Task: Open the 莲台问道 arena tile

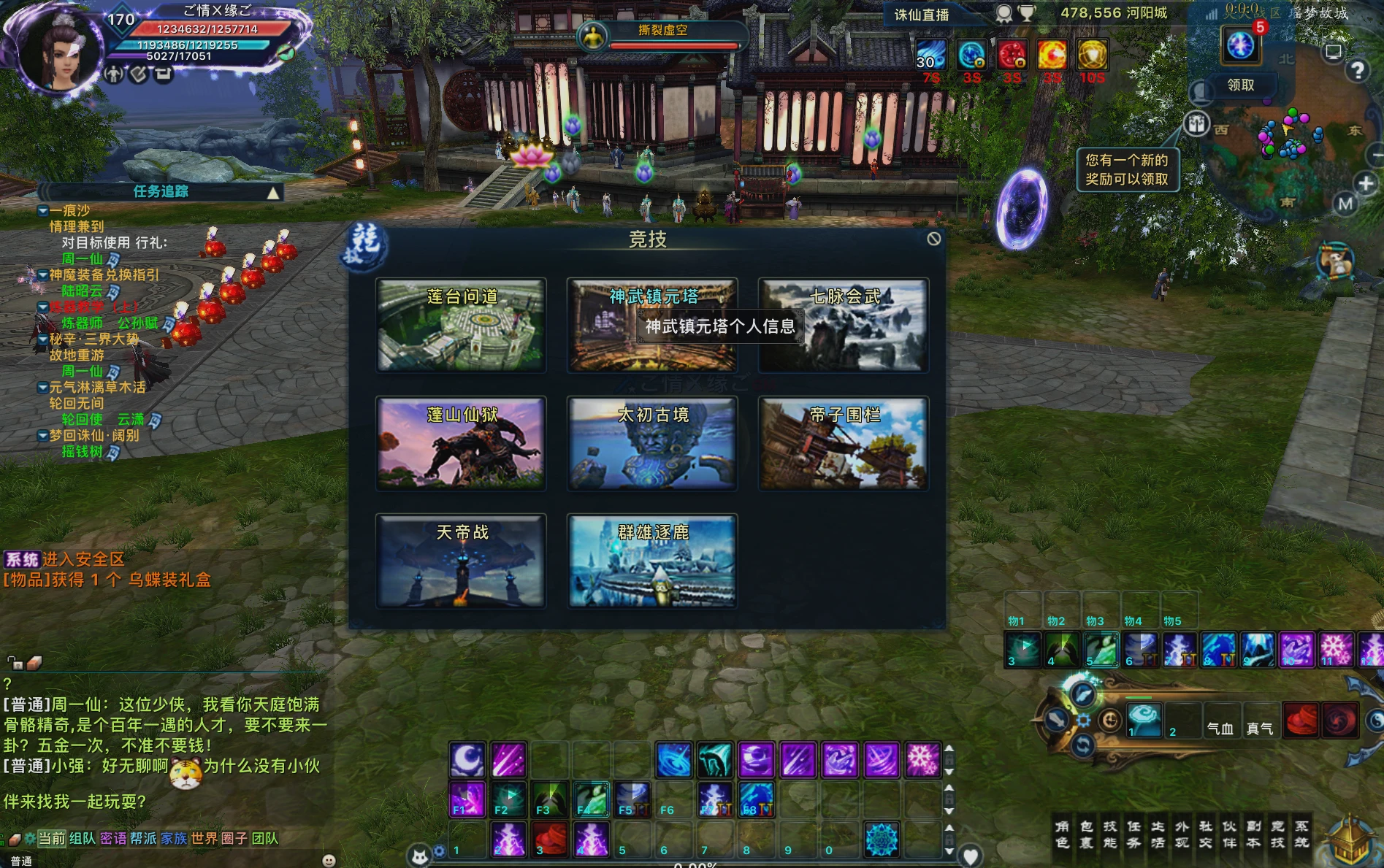Action: coord(461,326)
